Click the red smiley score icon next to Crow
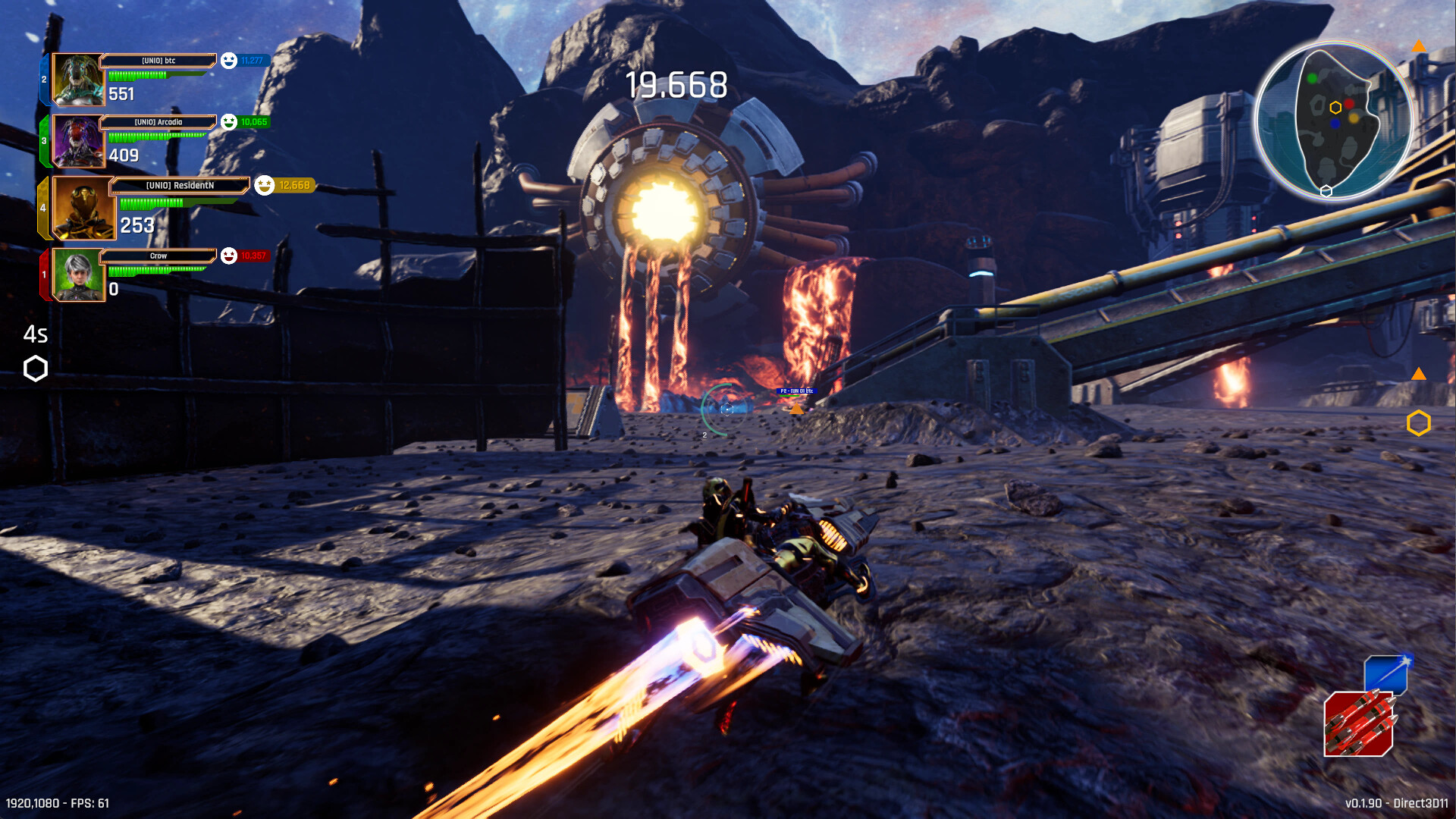Screen dimensions: 1456x819 point(227,257)
